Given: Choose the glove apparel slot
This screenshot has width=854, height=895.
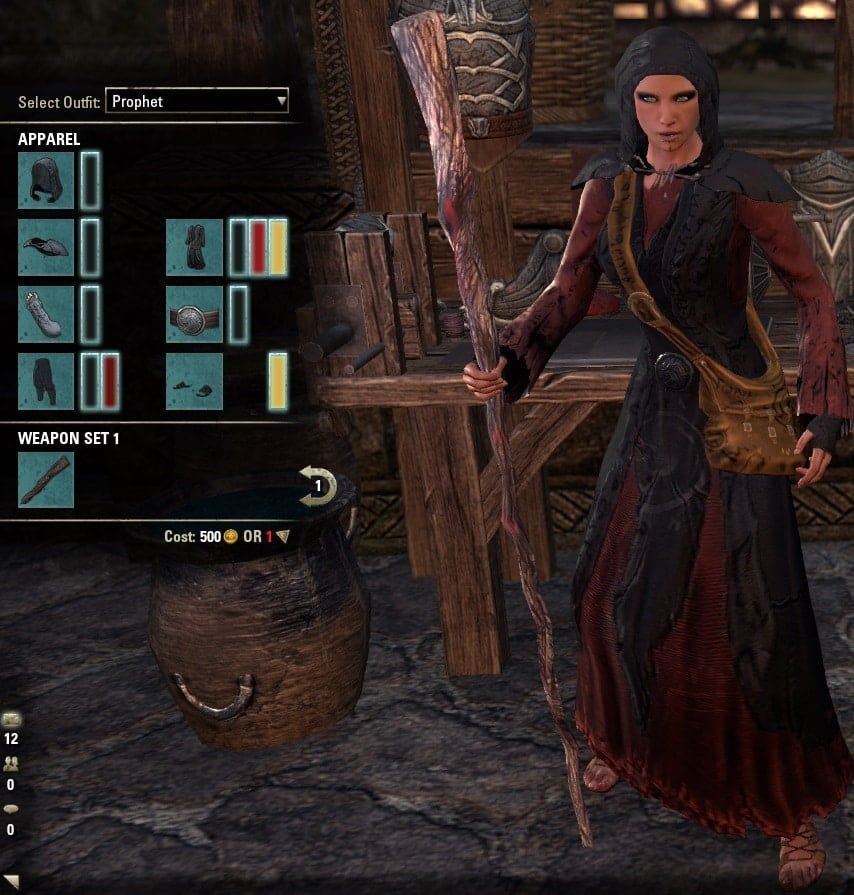Looking at the screenshot, I should click(46, 314).
